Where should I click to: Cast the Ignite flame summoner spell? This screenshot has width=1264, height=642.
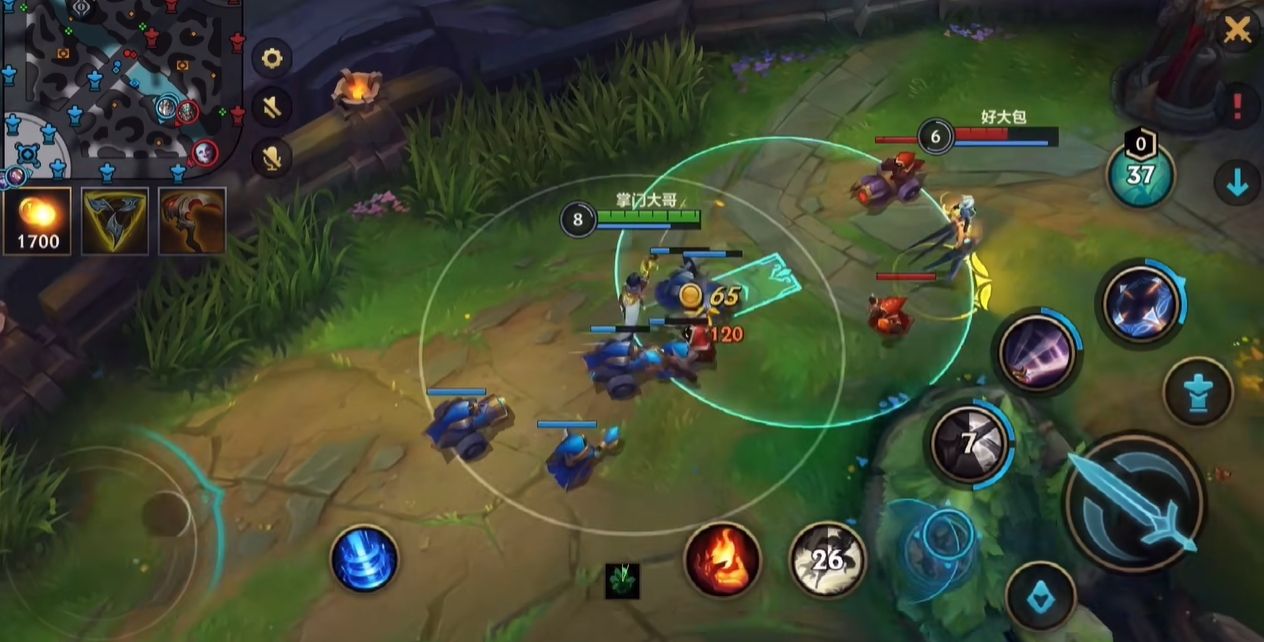722,559
